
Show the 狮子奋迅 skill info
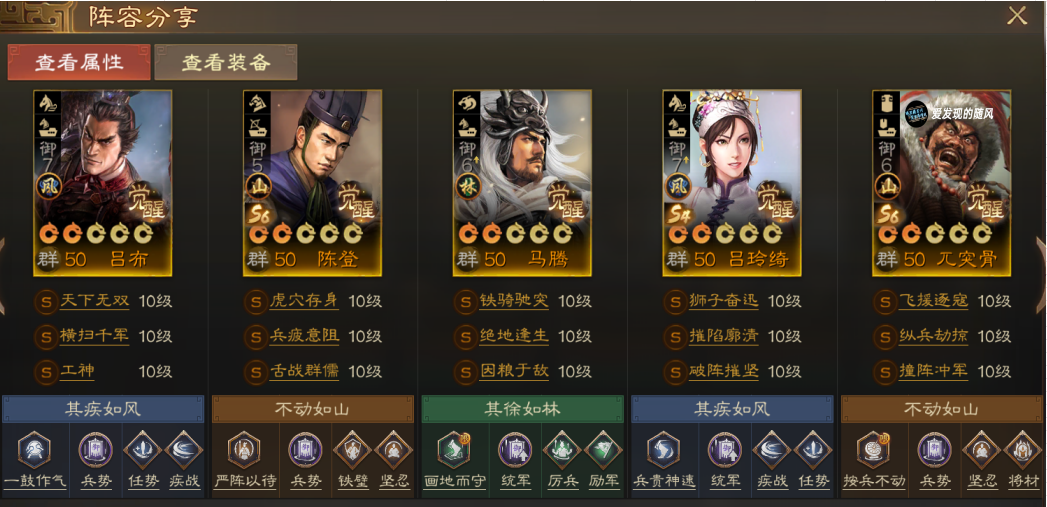click(x=724, y=301)
